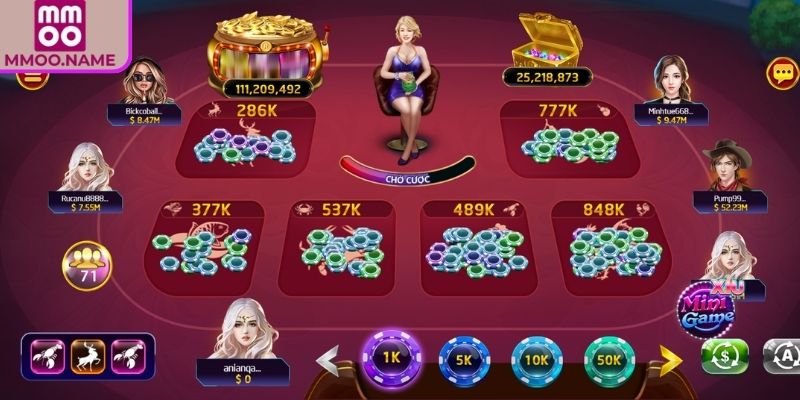This screenshot has width=800, height=400.
Task: Open the chat speech-bubble icon
Action: [780, 72]
